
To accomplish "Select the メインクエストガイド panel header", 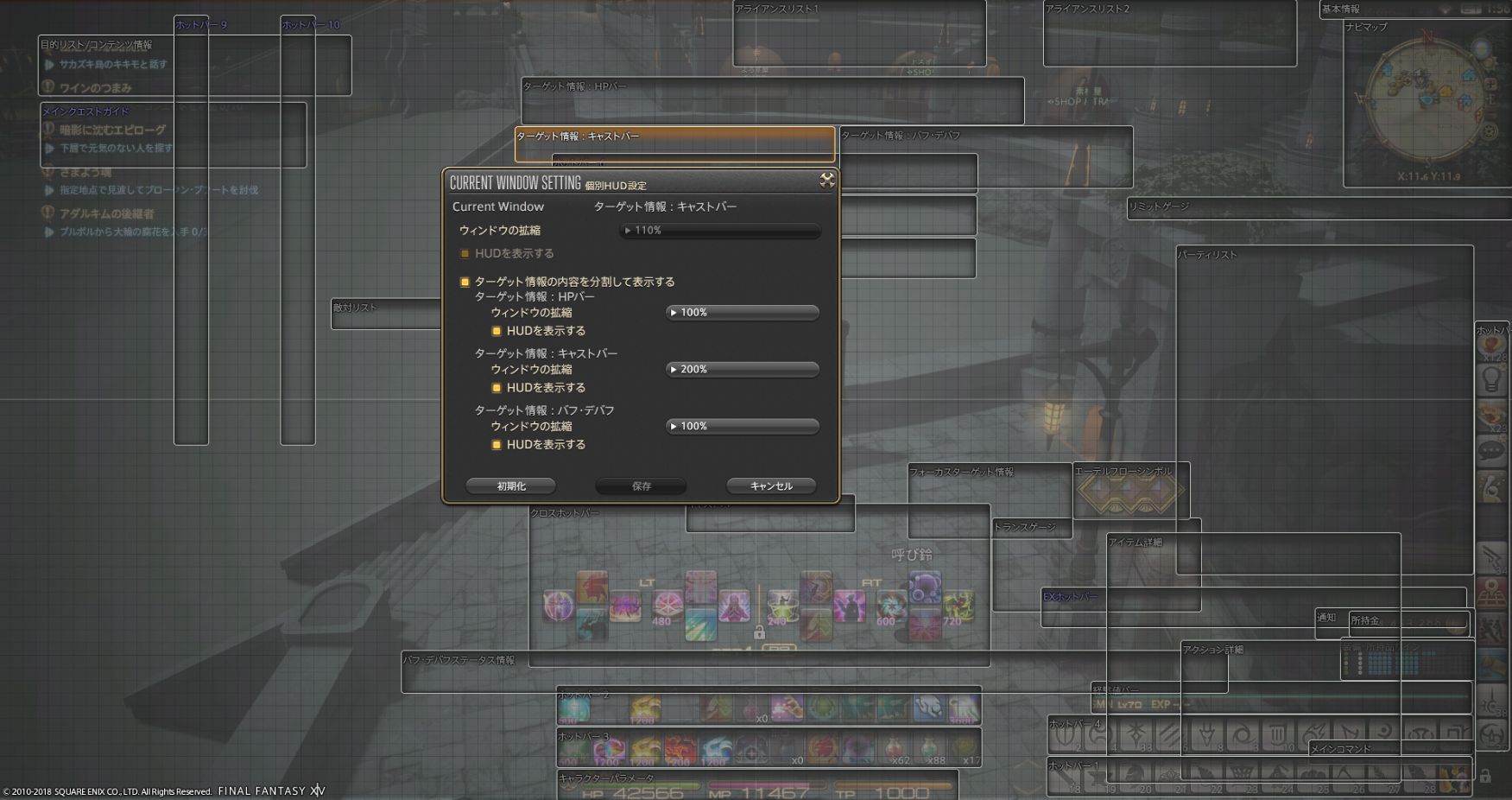I will coord(85,111).
